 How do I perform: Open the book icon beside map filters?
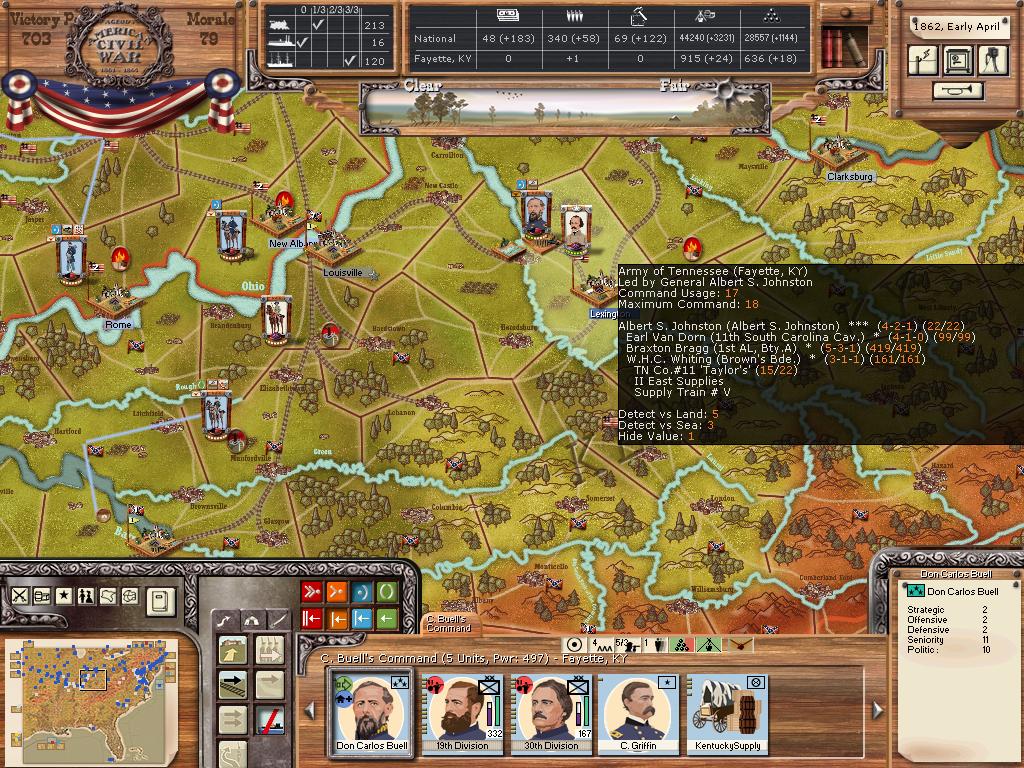(160, 601)
